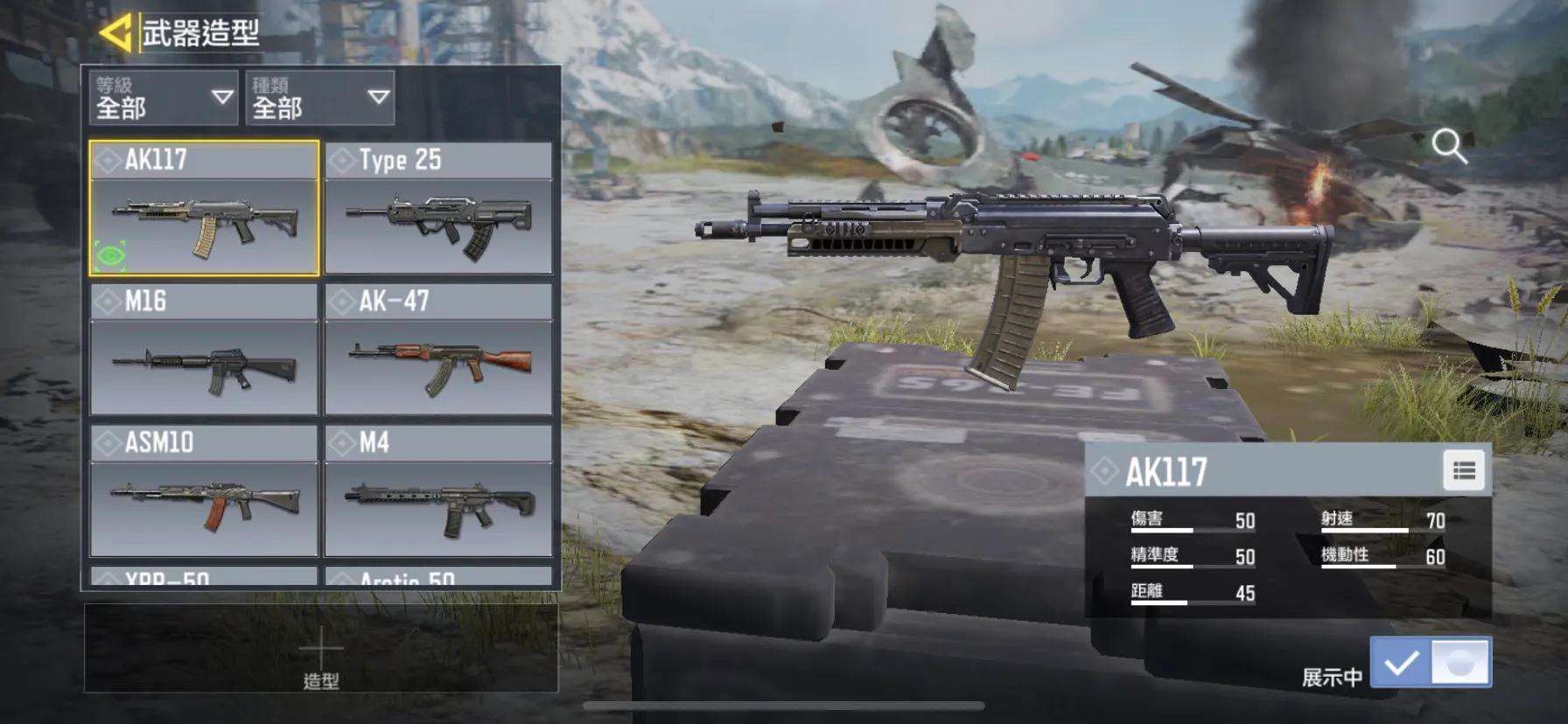
Task: Select the ASM10 weapon tile
Action: pos(204,491)
